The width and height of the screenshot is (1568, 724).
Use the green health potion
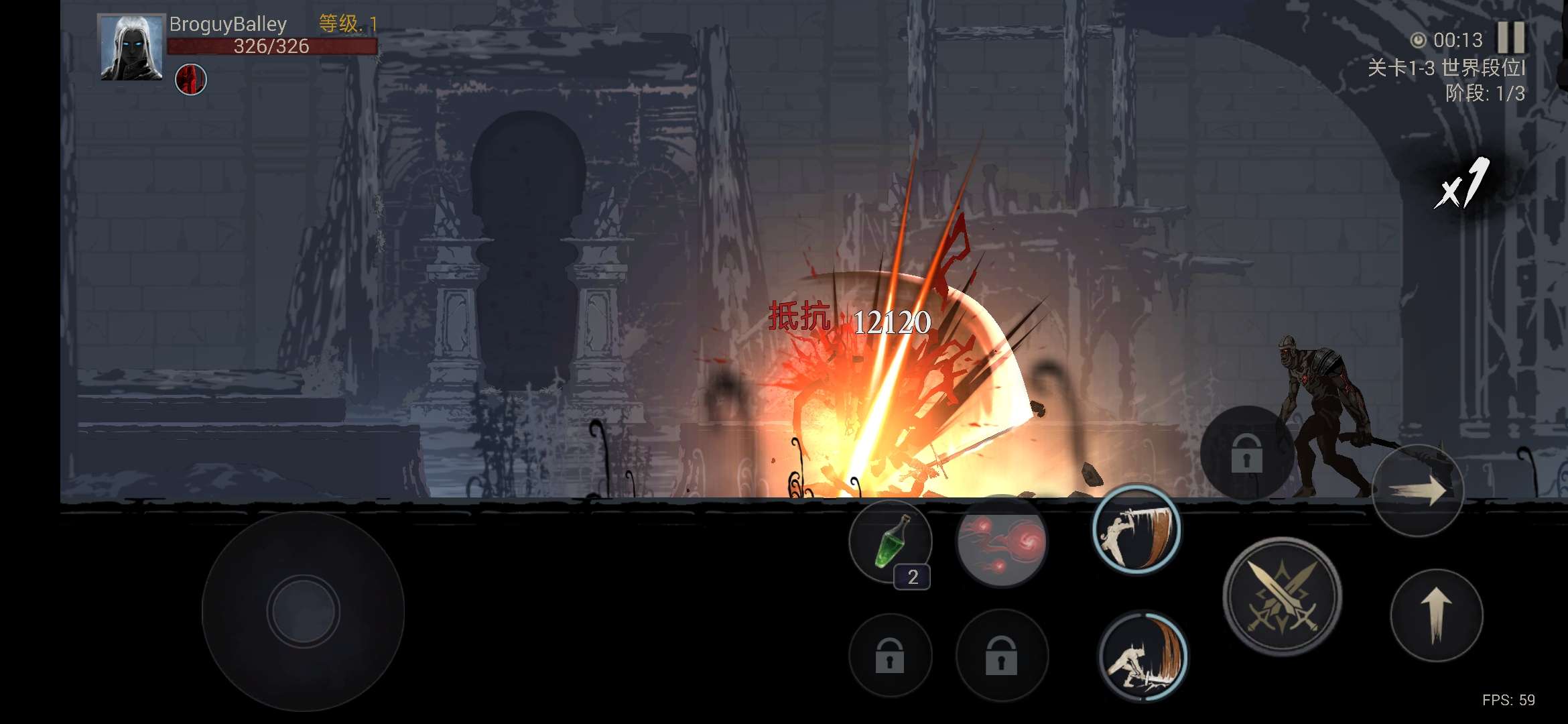(891, 542)
